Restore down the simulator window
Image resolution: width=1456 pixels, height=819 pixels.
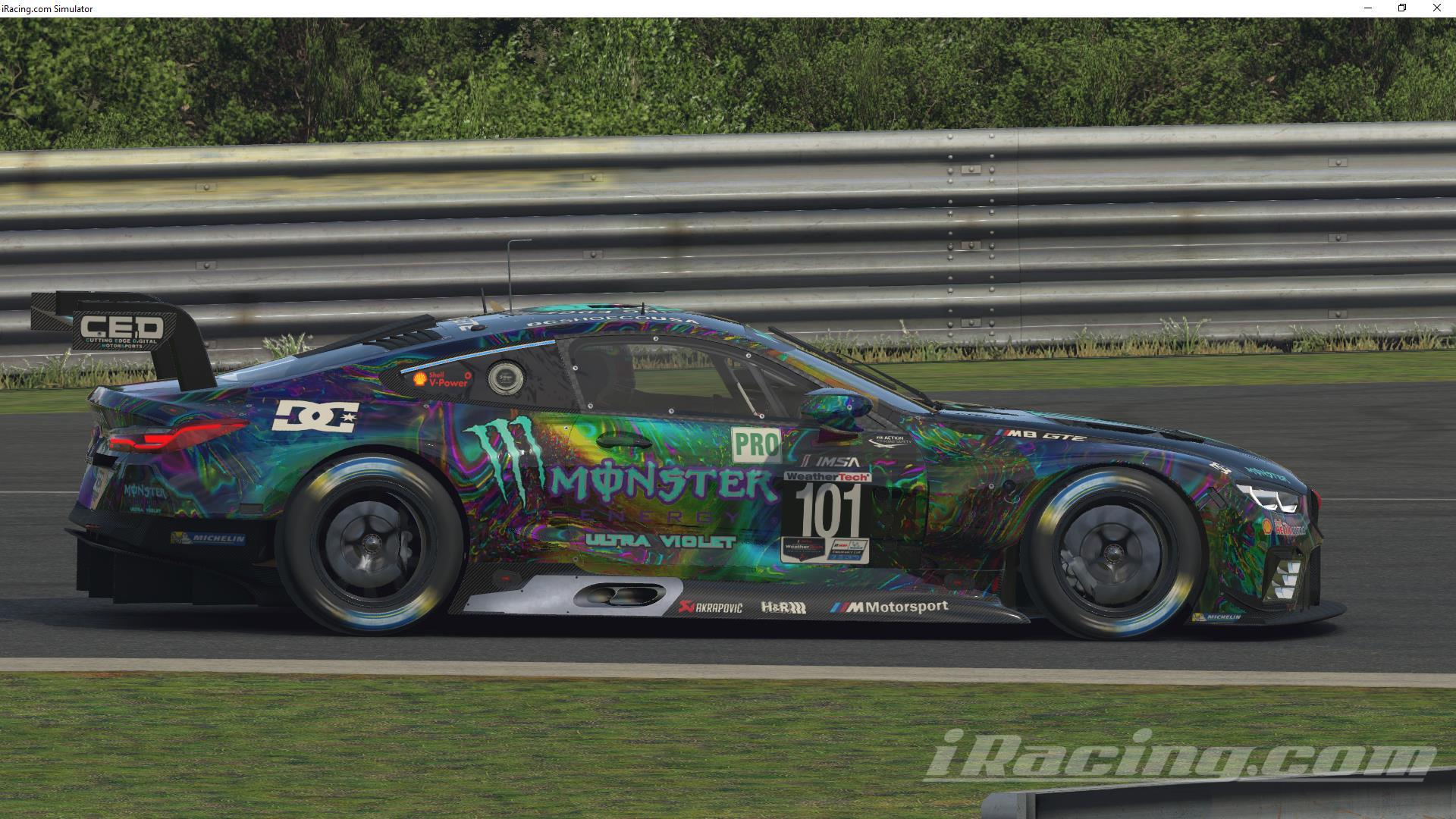tap(1401, 8)
